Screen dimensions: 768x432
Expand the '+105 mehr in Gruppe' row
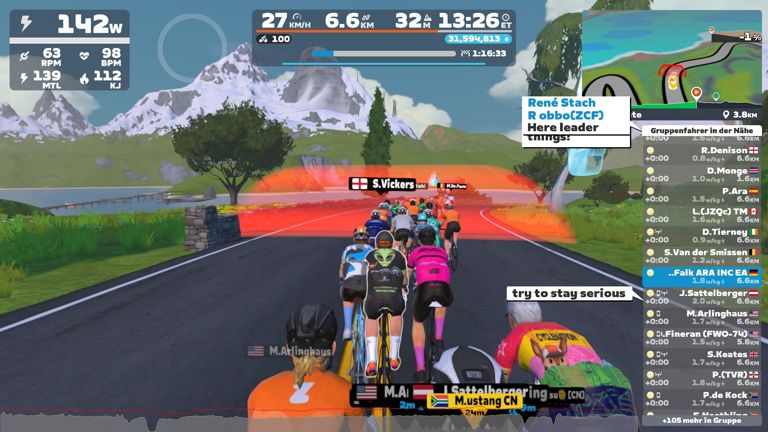(701, 421)
